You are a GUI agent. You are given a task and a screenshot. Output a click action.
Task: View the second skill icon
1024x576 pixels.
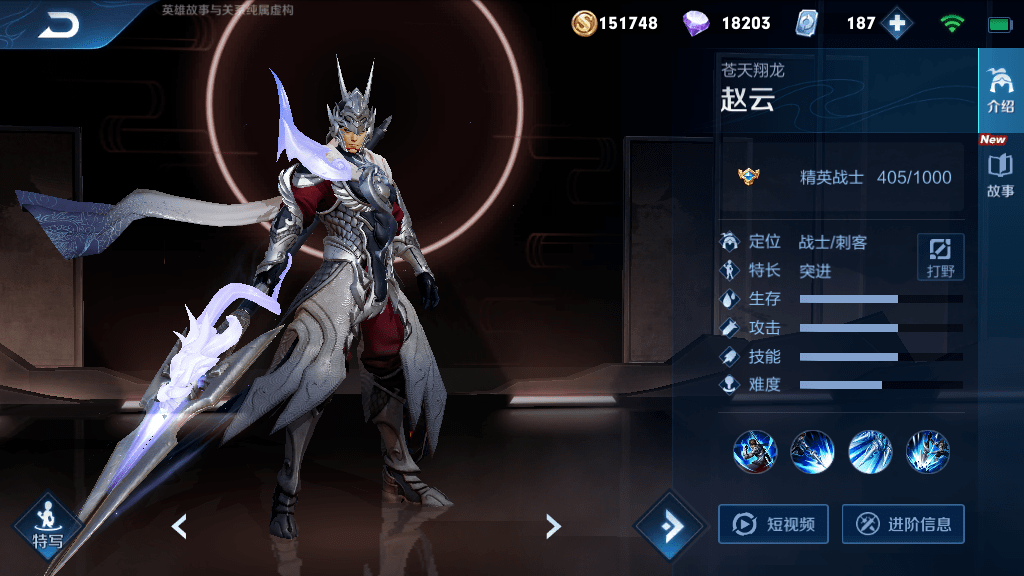pyautogui.click(x=812, y=452)
